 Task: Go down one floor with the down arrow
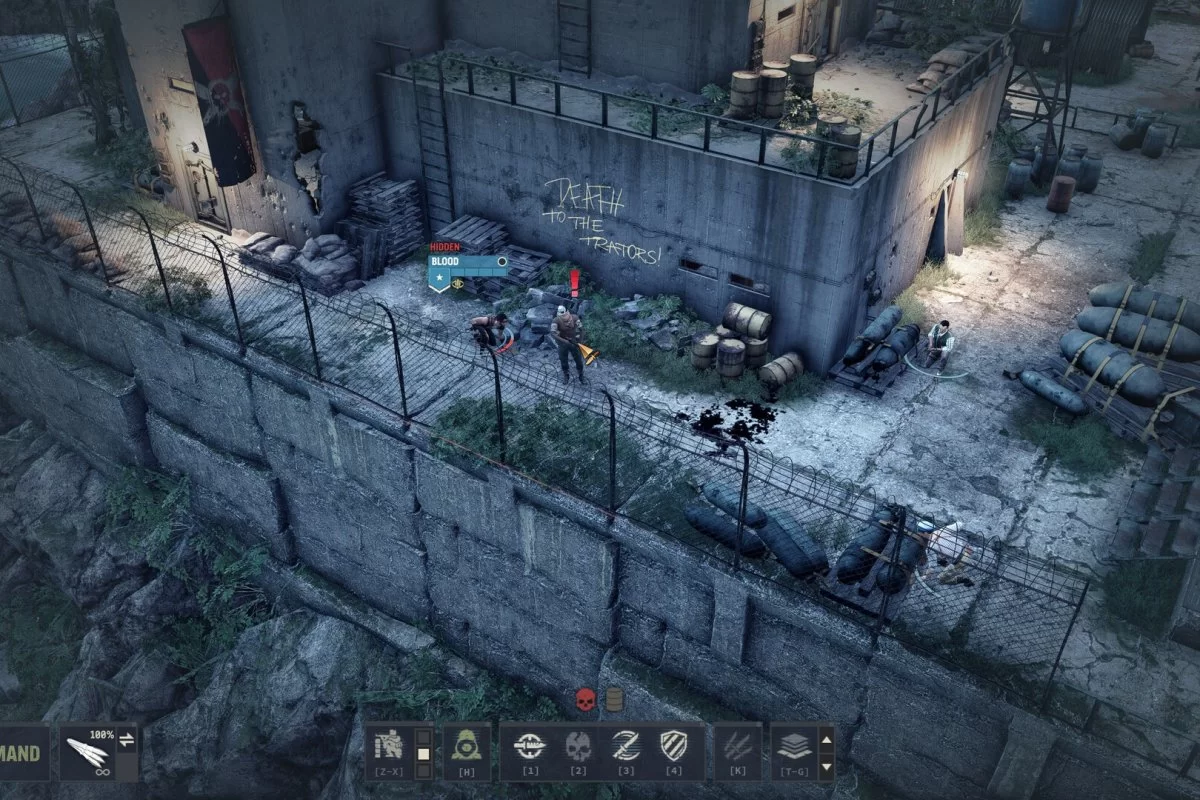pyautogui.click(x=826, y=766)
